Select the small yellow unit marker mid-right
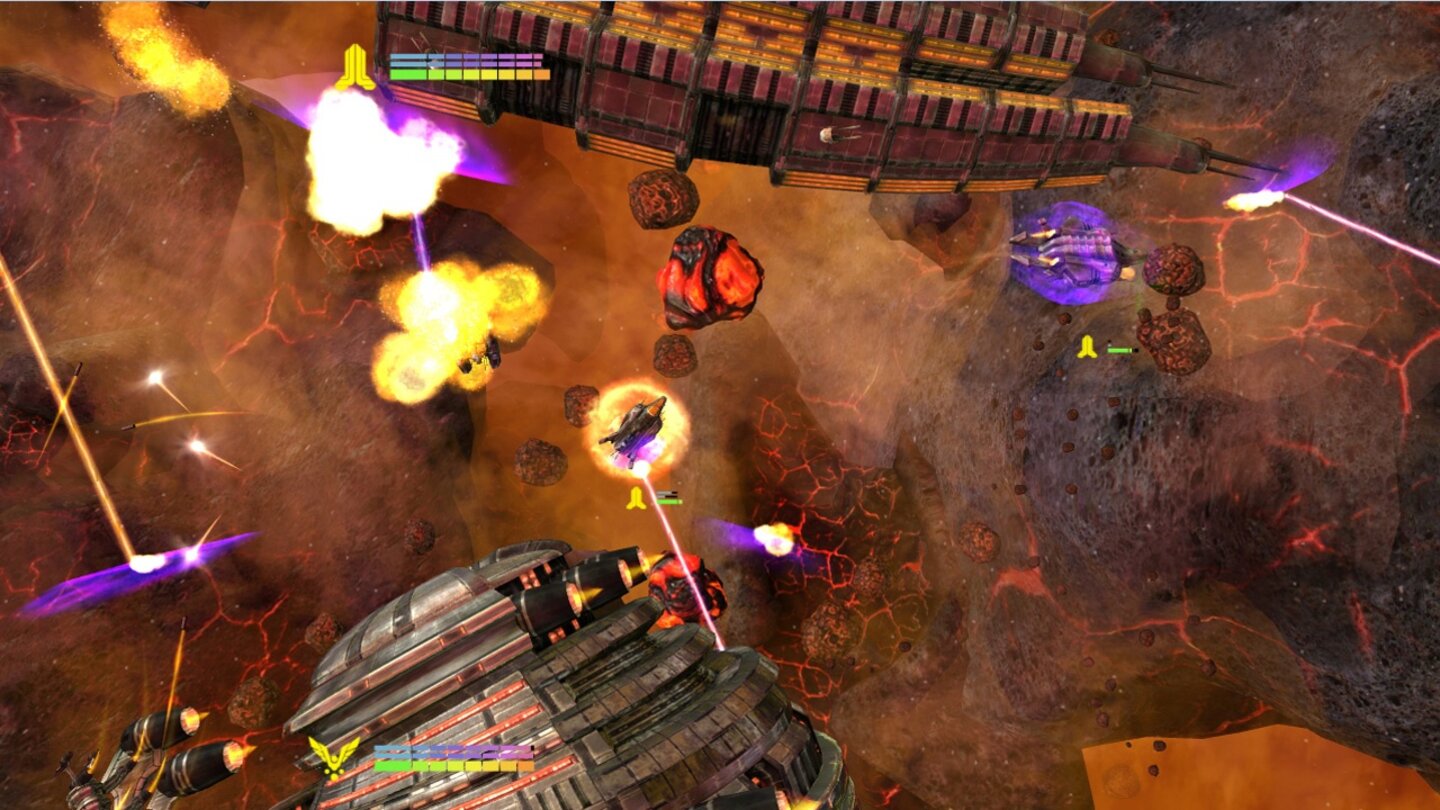Viewport: 1440px width, 810px height. coord(1085,348)
